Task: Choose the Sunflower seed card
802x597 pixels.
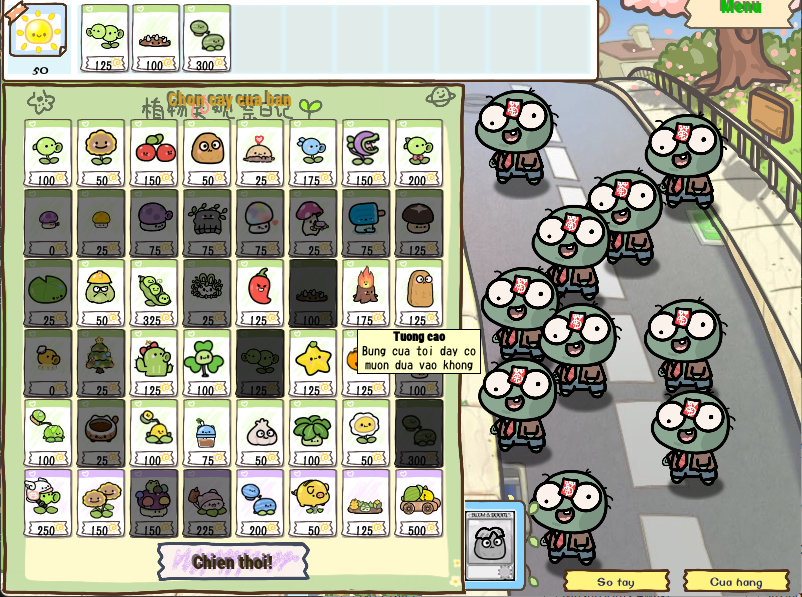Action: coord(101,153)
